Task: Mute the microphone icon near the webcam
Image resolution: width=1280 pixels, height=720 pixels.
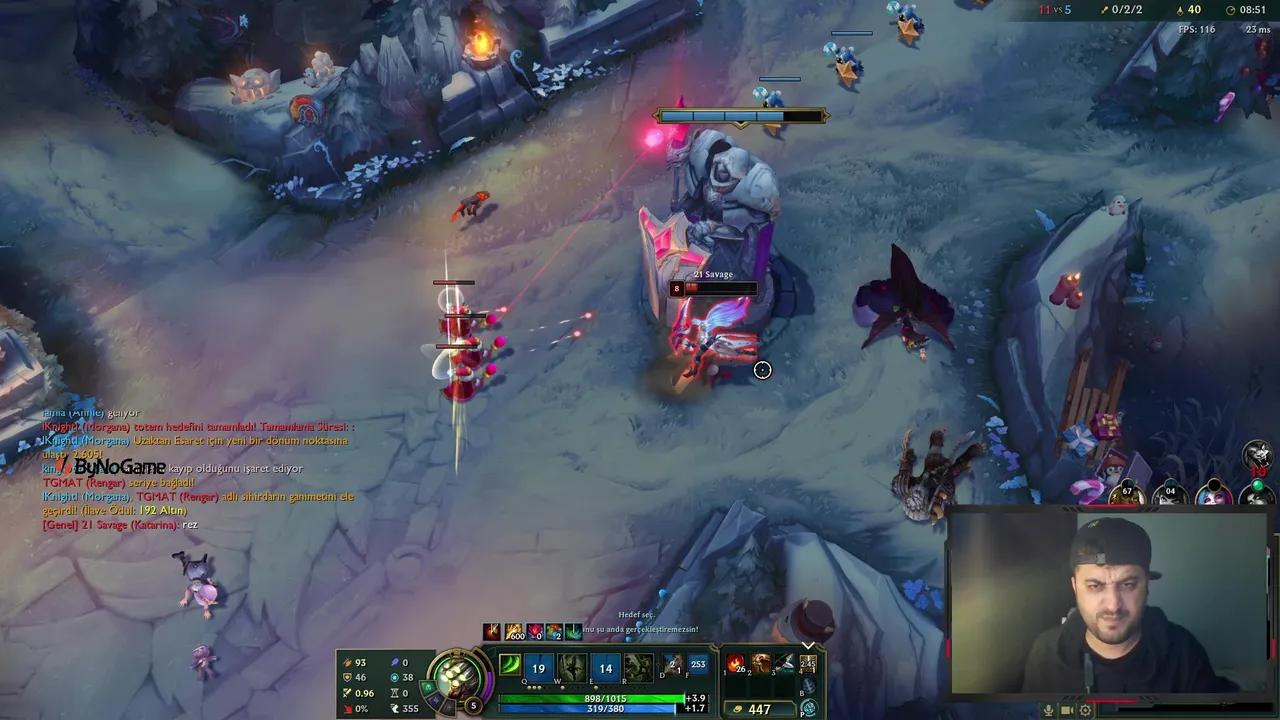Action: (x=1049, y=710)
